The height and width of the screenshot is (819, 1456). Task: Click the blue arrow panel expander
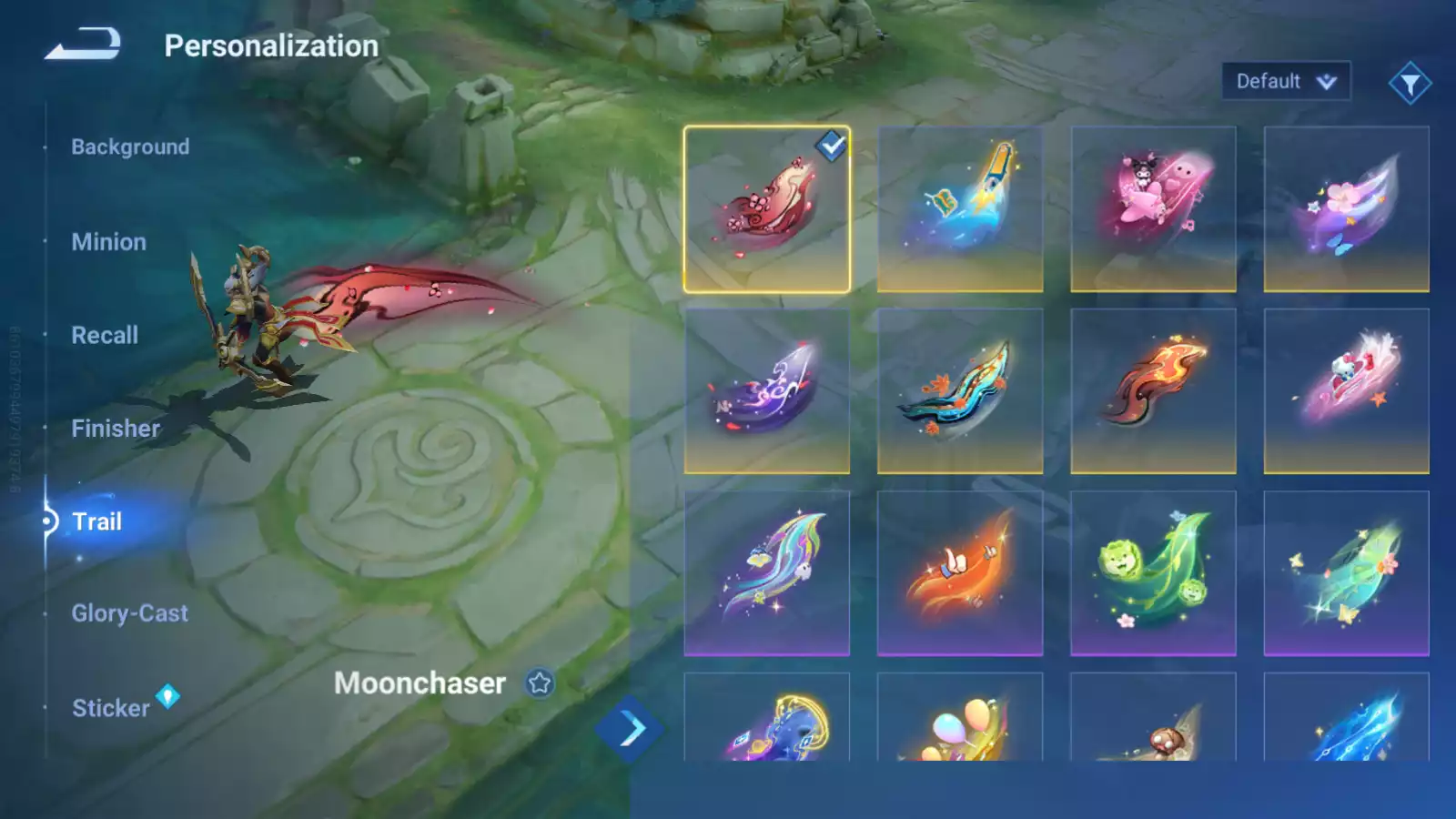point(630,729)
